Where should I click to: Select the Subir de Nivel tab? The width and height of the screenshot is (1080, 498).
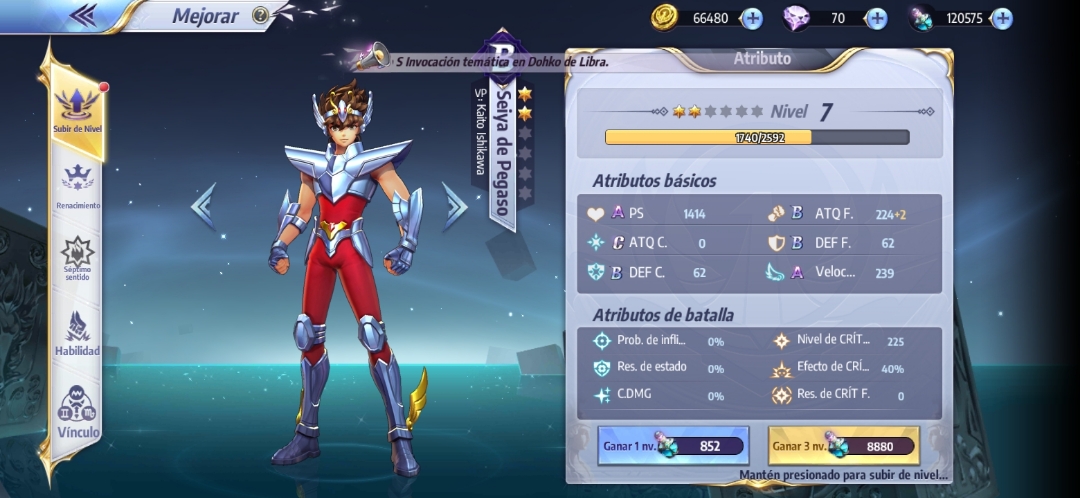(78, 110)
